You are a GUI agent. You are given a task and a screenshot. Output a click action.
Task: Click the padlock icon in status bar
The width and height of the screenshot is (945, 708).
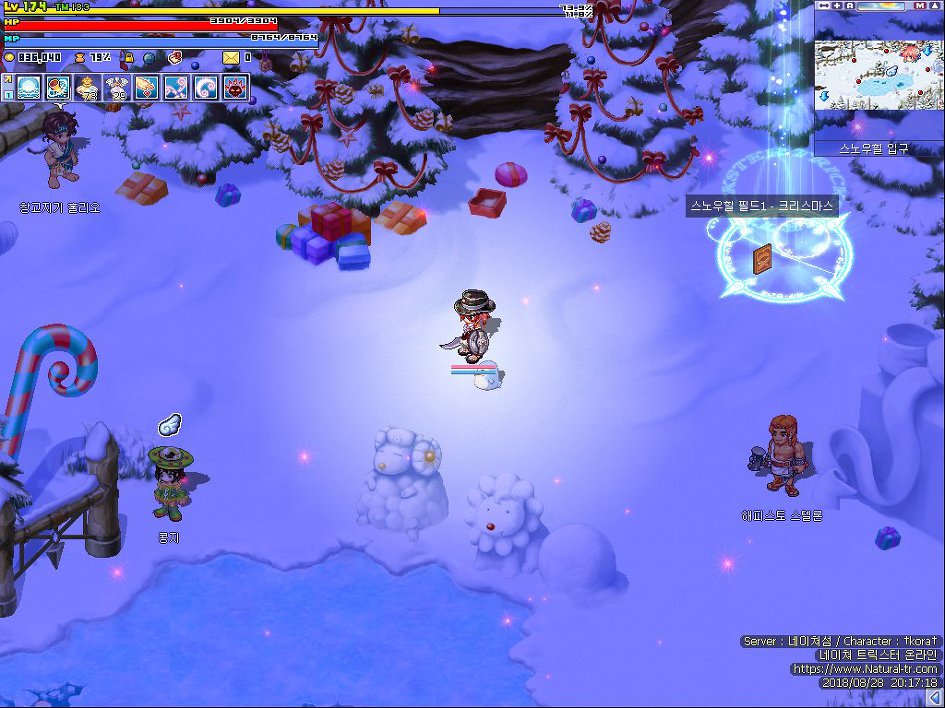(x=128, y=58)
